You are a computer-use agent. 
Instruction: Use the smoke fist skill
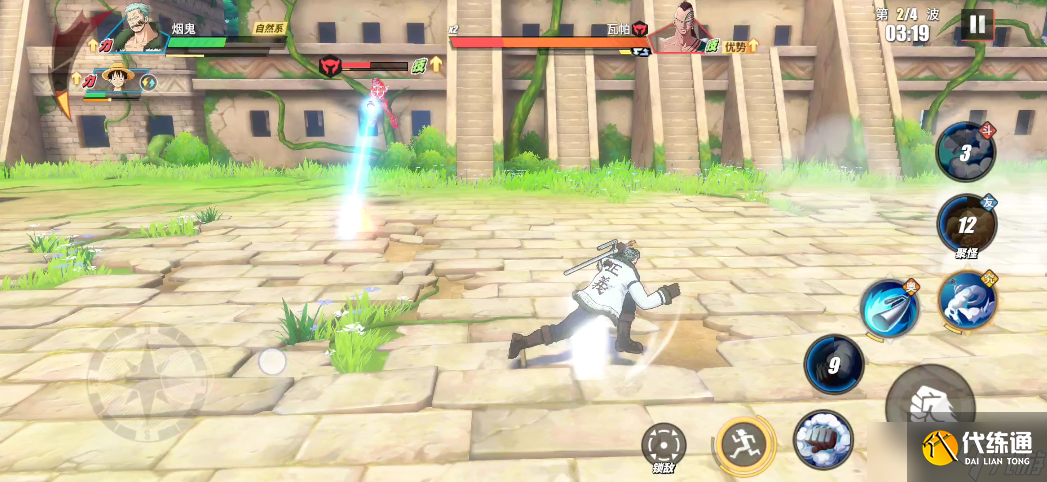click(823, 440)
